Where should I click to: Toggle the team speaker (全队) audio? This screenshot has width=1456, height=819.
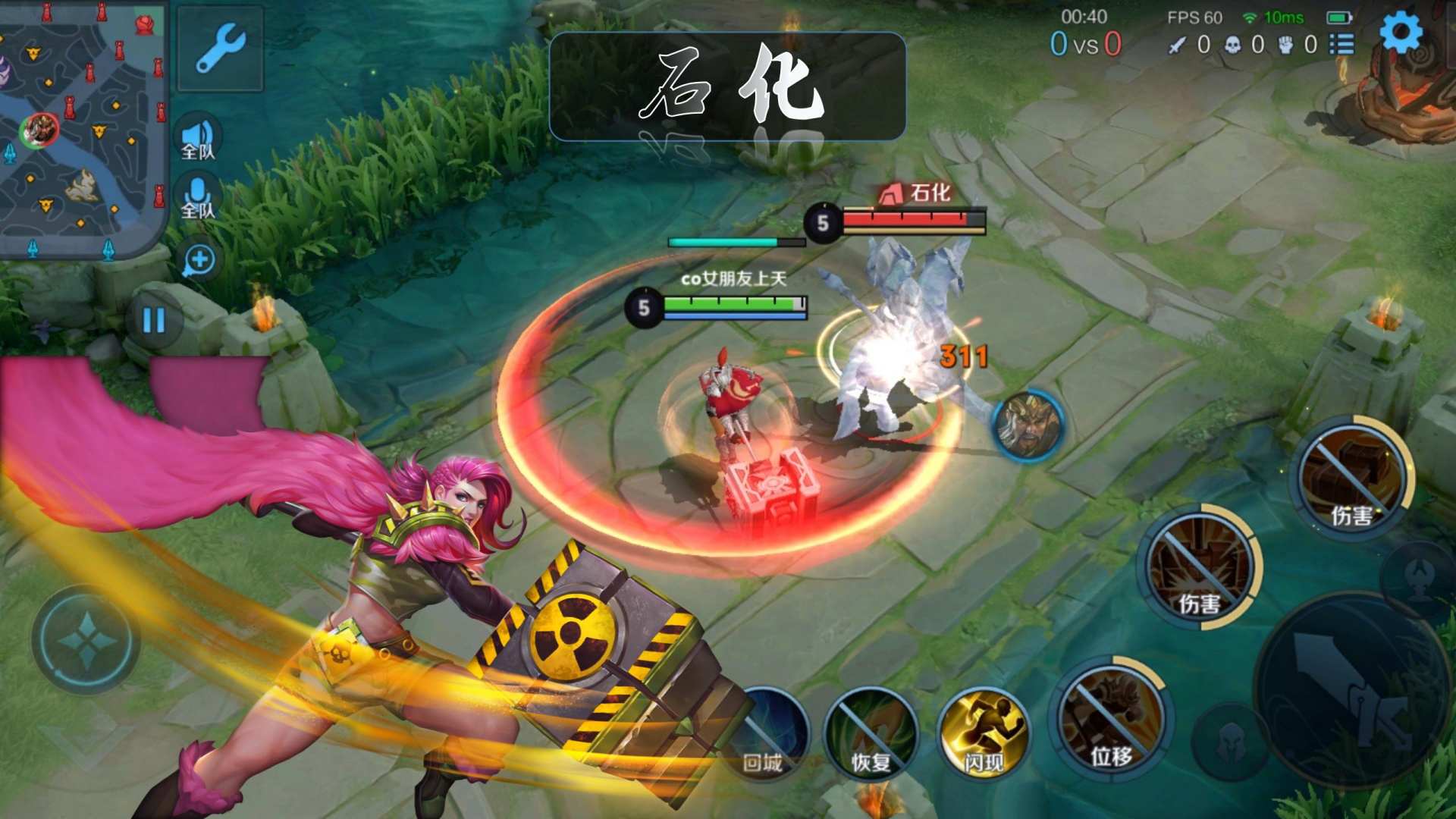click(199, 139)
